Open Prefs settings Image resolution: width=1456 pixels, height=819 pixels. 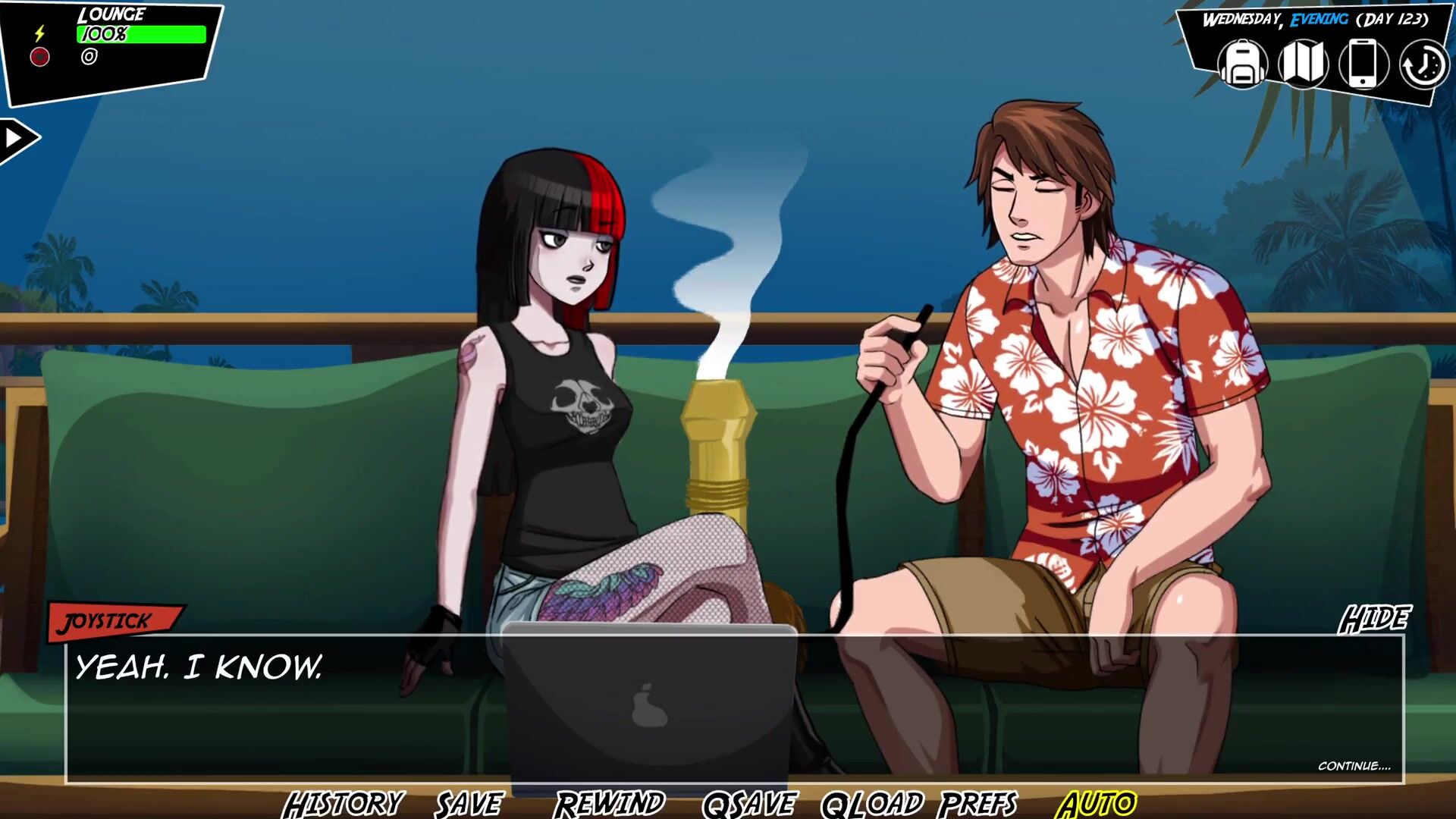pyautogui.click(x=979, y=802)
